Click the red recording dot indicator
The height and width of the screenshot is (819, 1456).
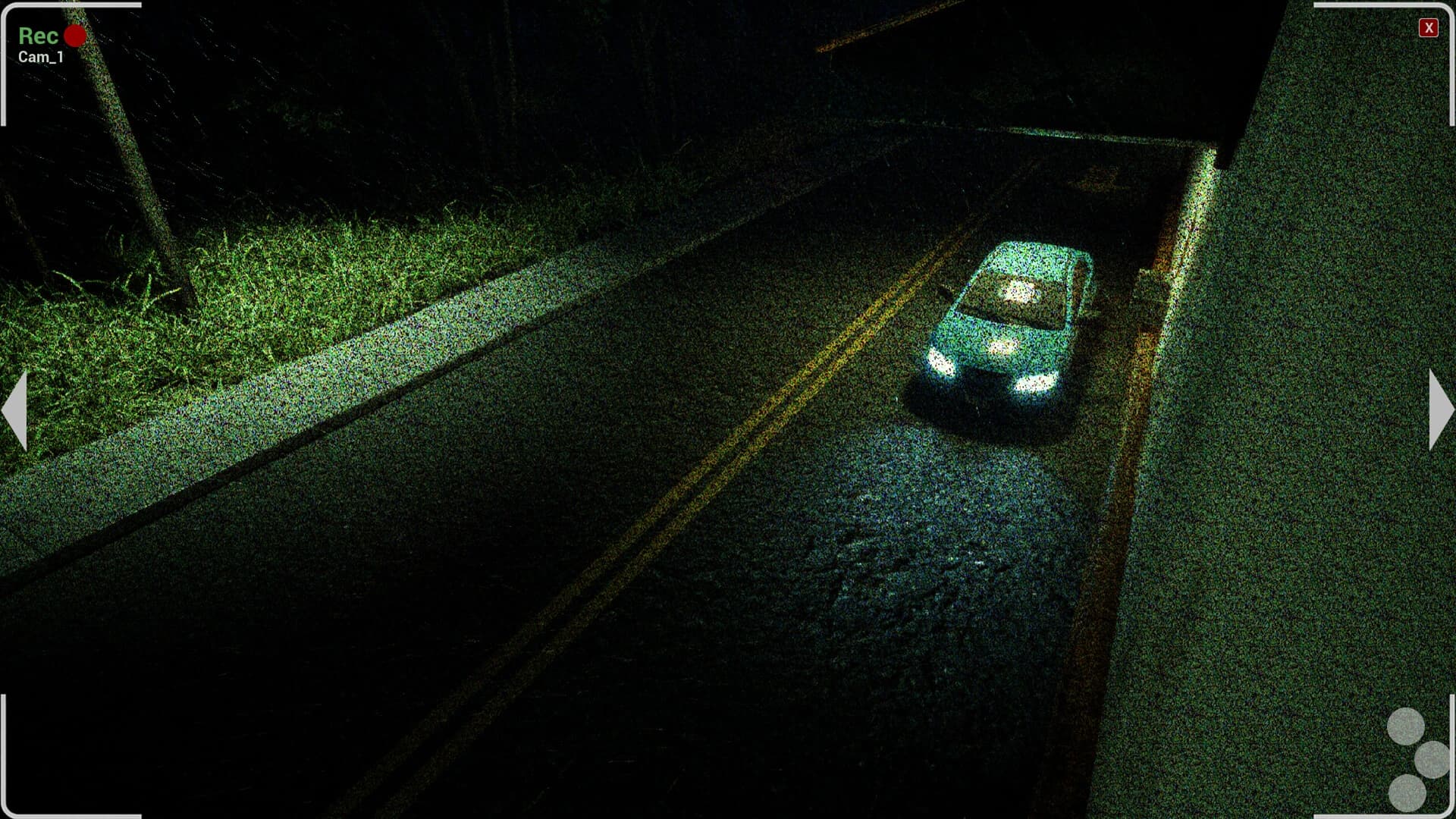tap(74, 33)
